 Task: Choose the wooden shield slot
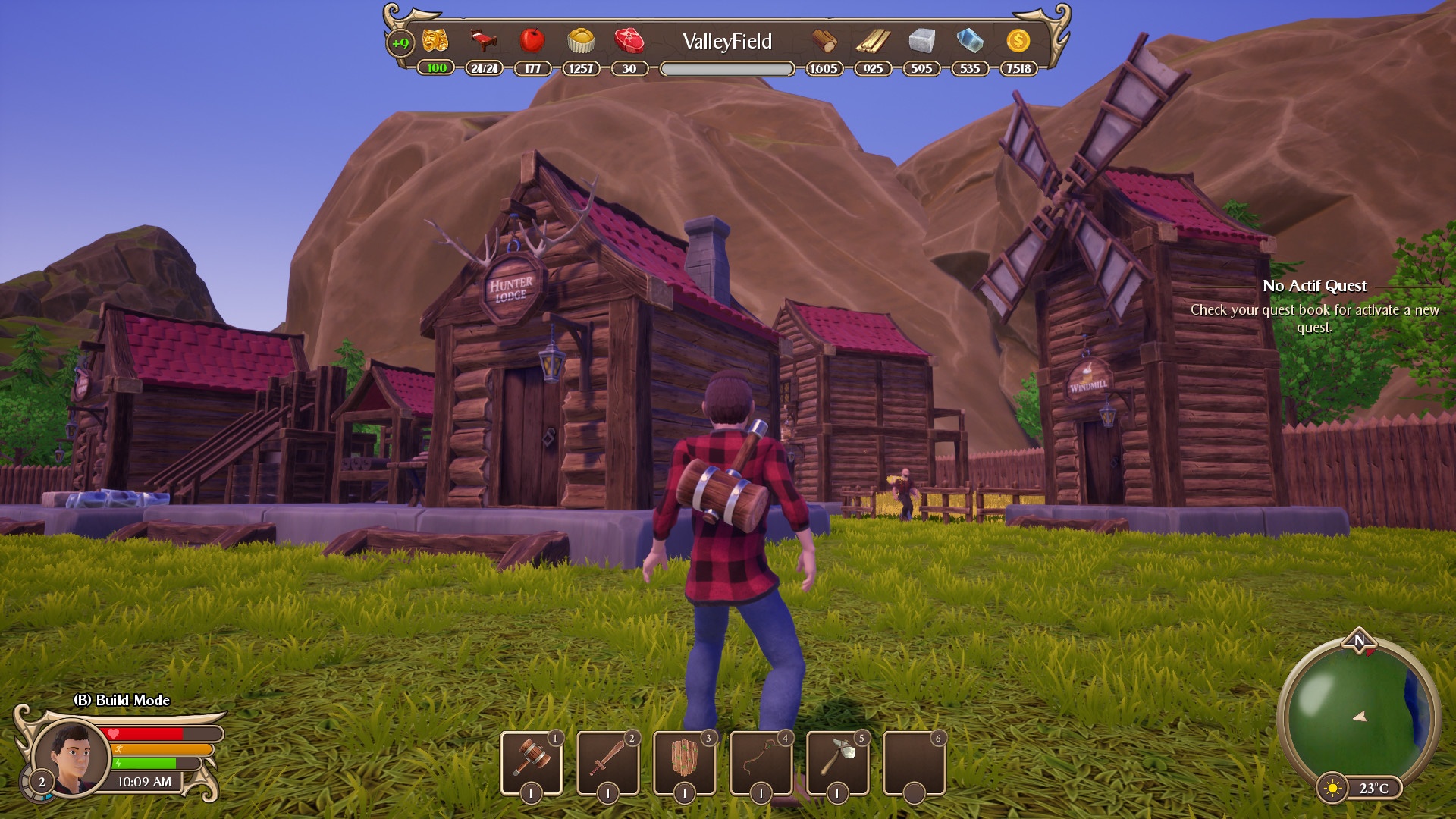(x=685, y=760)
